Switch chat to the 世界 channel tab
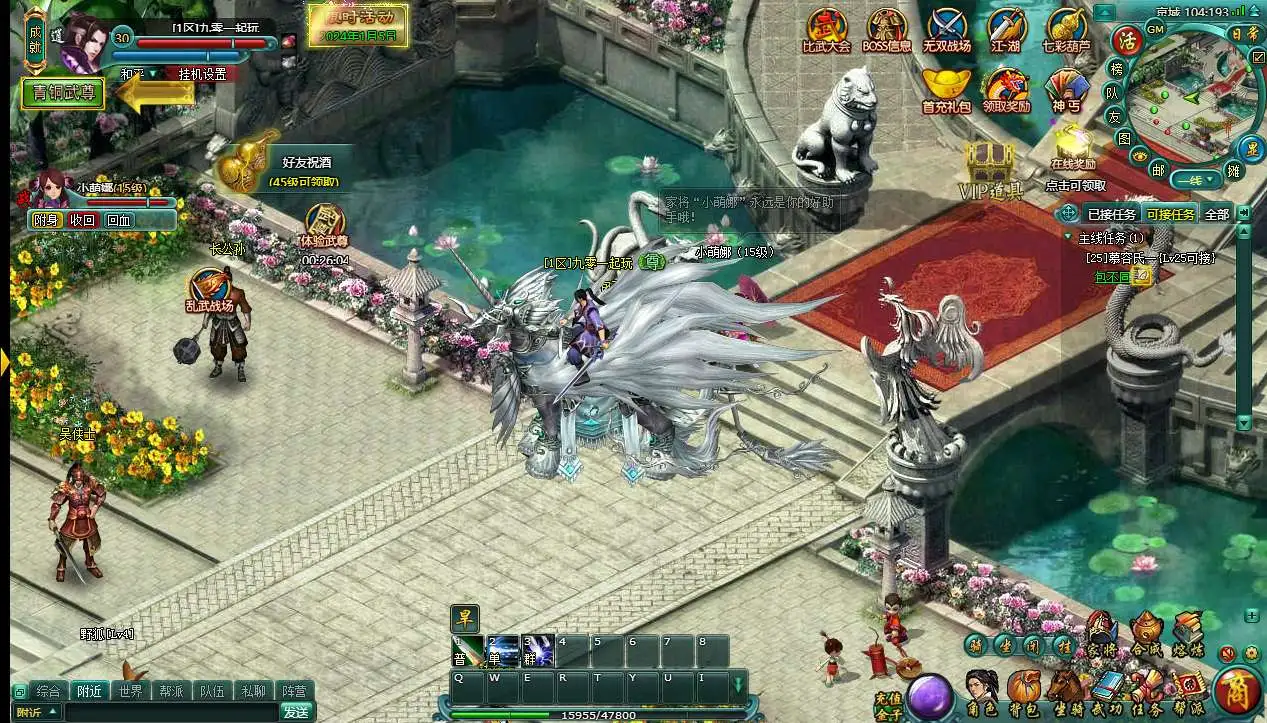The image size is (1267, 723). (x=130, y=691)
